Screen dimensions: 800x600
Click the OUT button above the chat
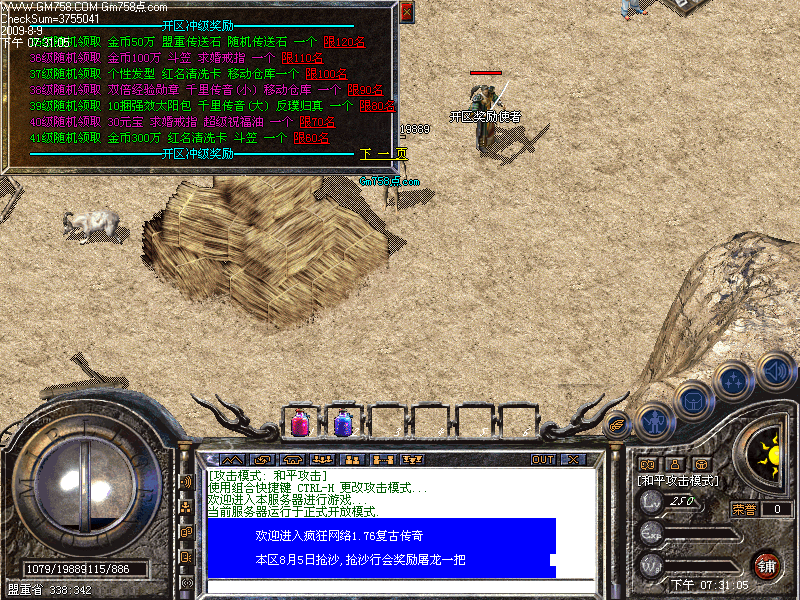(x=542, y=460)
